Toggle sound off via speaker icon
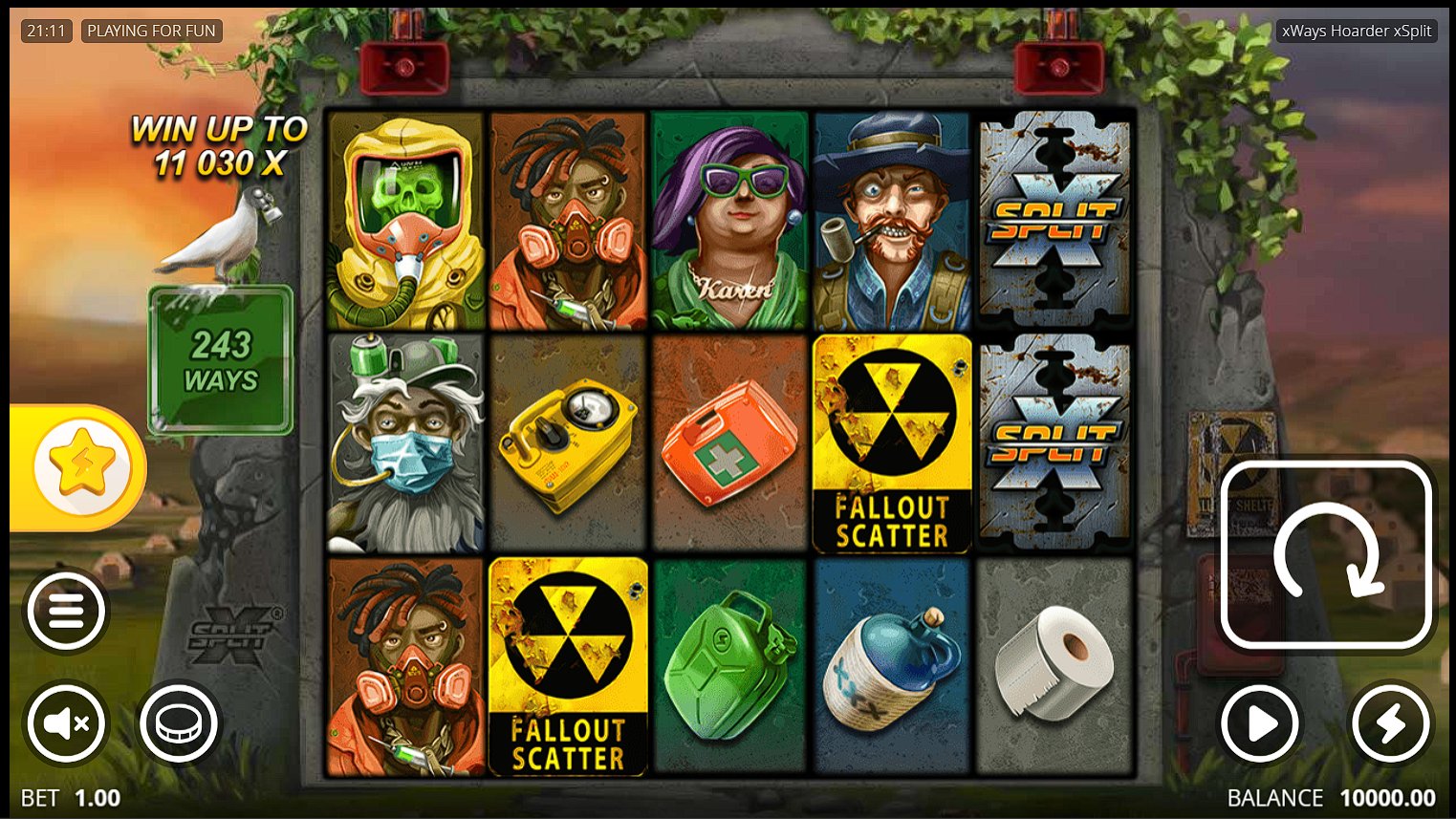 click(65, 723)
